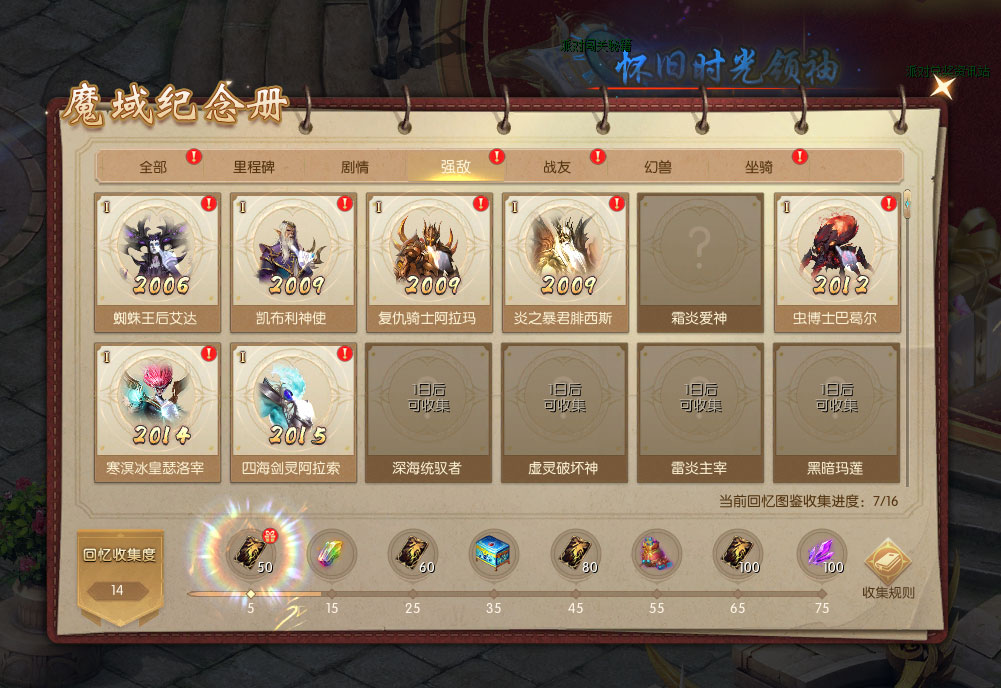Show the 坐骑 tab
Image resolution: width=1001 pixels, height=688 pixels.
(759, 167)
